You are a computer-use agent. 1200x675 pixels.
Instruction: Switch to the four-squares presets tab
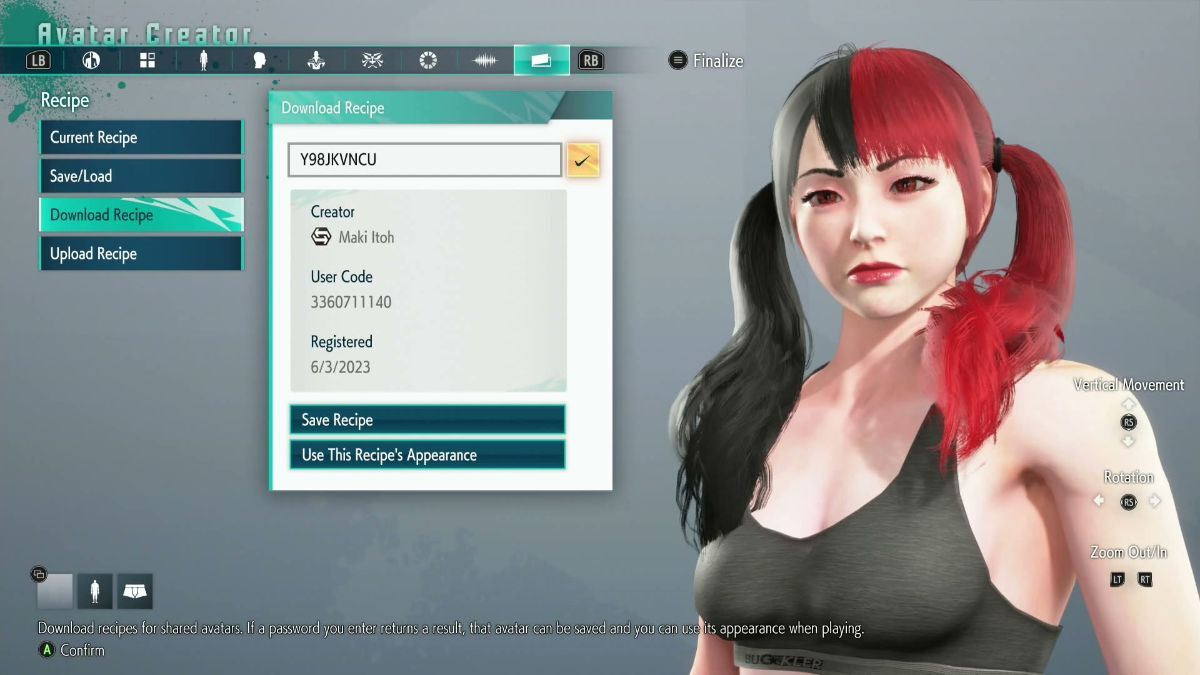click(x=147, y=61)
